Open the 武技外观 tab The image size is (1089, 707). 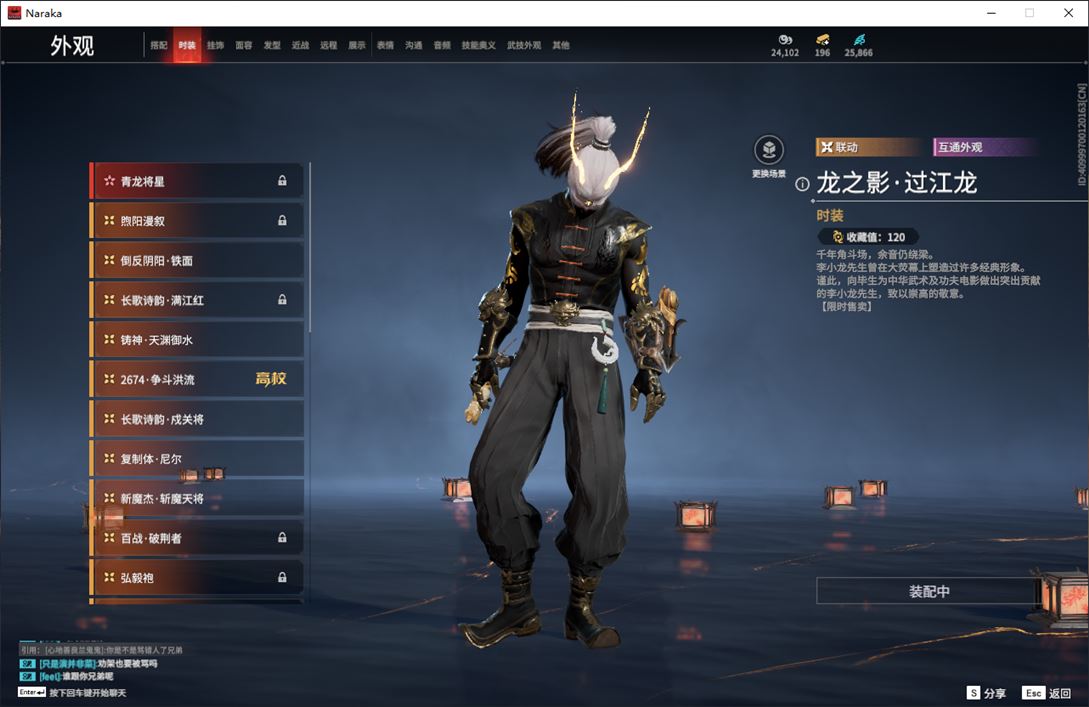[523, 46]
